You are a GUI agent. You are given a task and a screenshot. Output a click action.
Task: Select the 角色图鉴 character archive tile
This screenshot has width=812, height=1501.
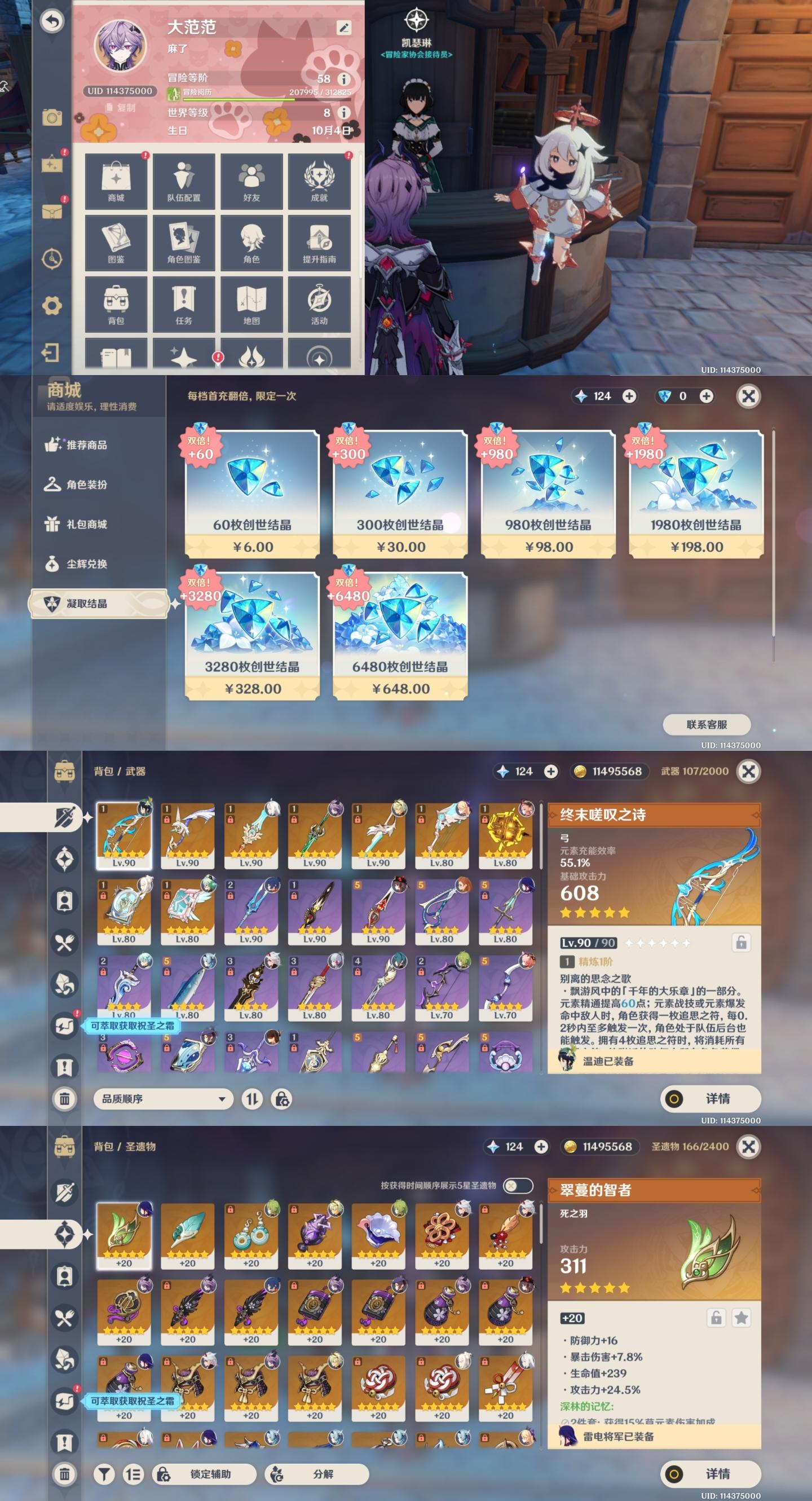click(x=183, y=243)
